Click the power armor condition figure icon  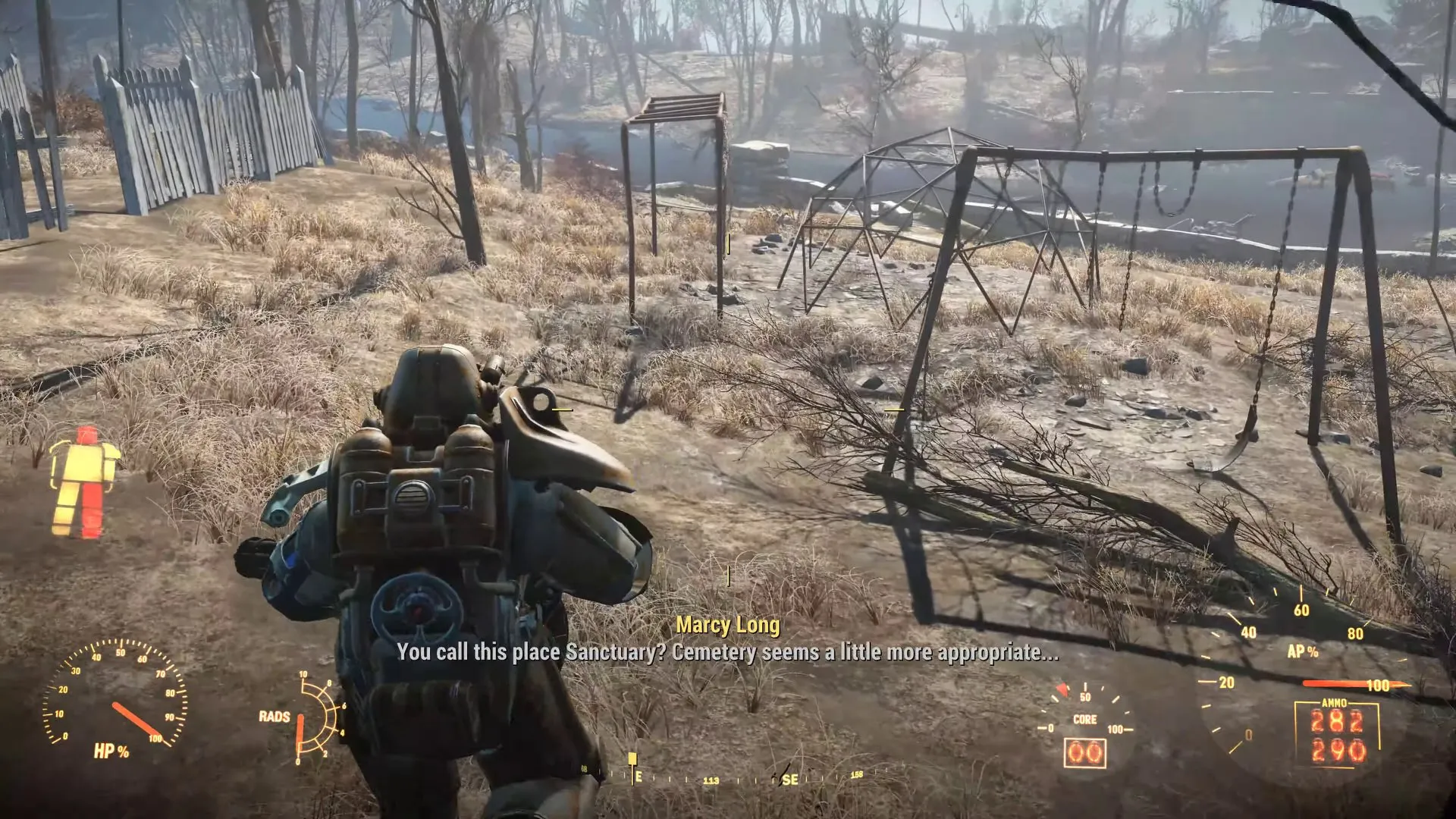[84, 482]
